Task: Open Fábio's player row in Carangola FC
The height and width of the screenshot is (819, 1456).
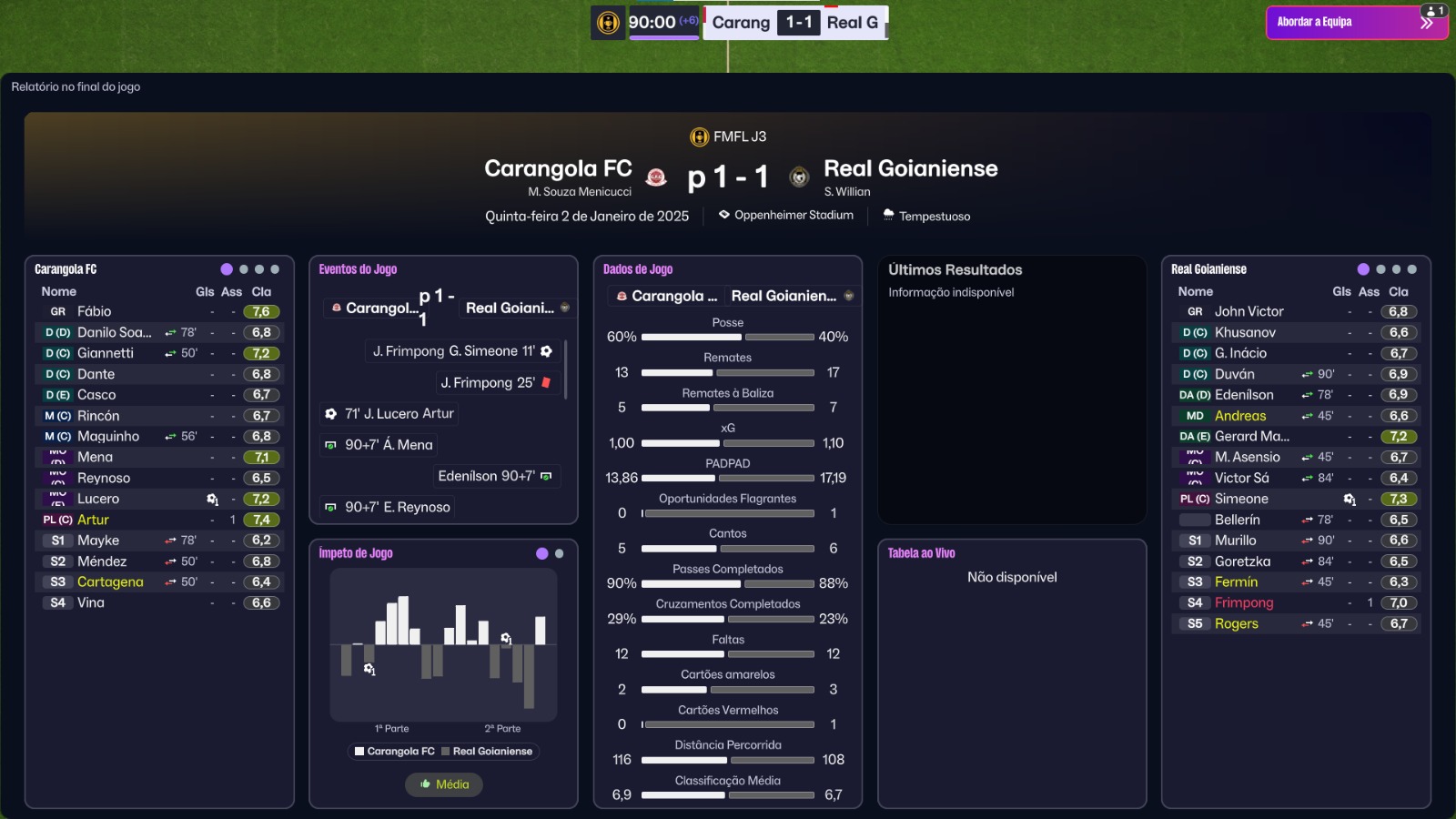Action: [95, 311]
